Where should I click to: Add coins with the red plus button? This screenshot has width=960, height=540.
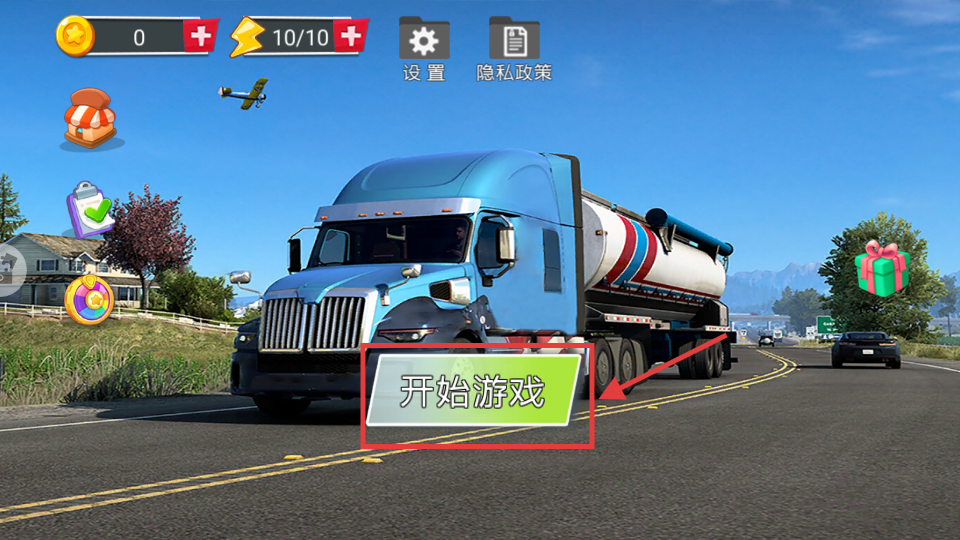(201, 37)
